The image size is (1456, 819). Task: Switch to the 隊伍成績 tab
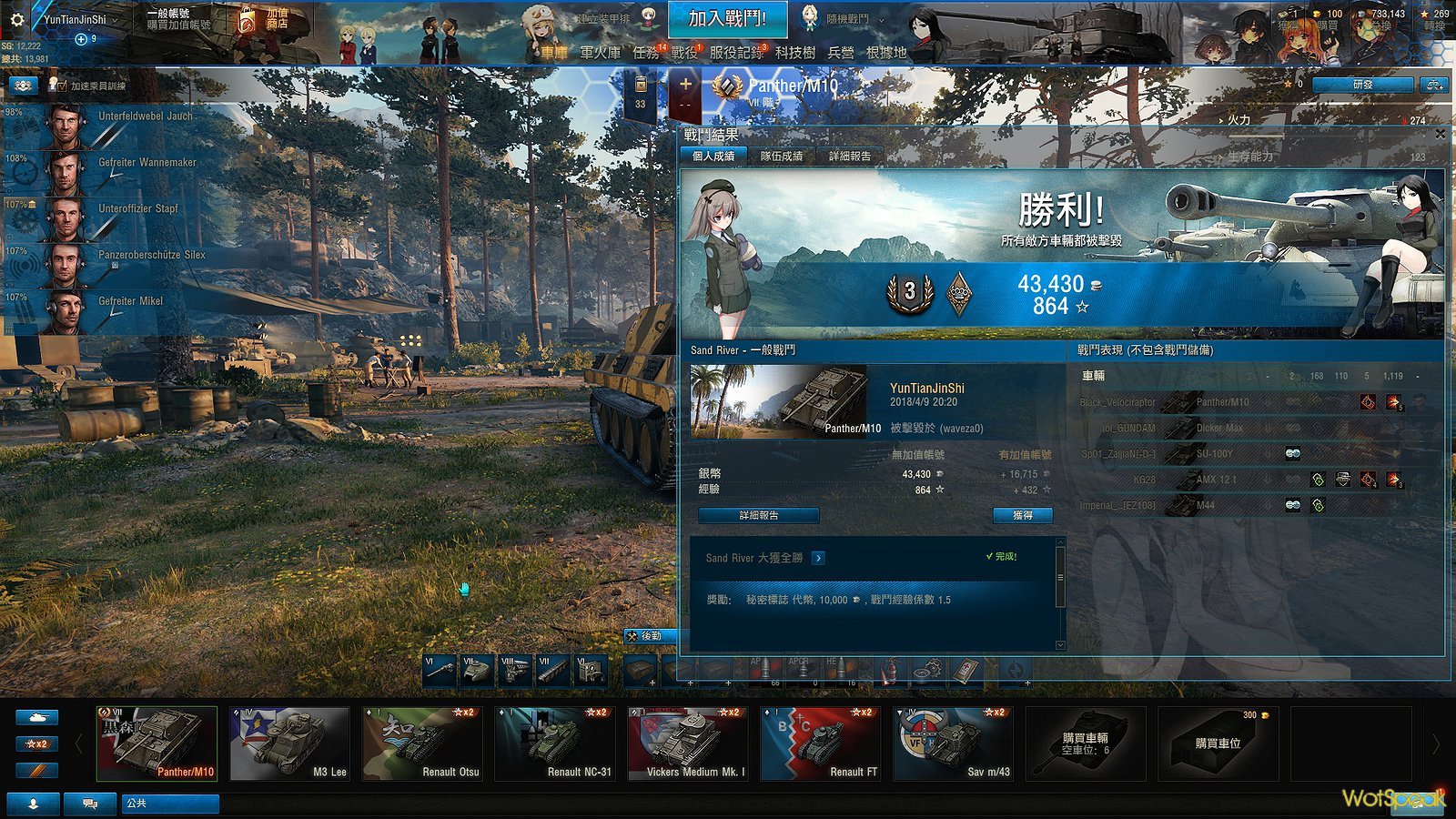781,157
